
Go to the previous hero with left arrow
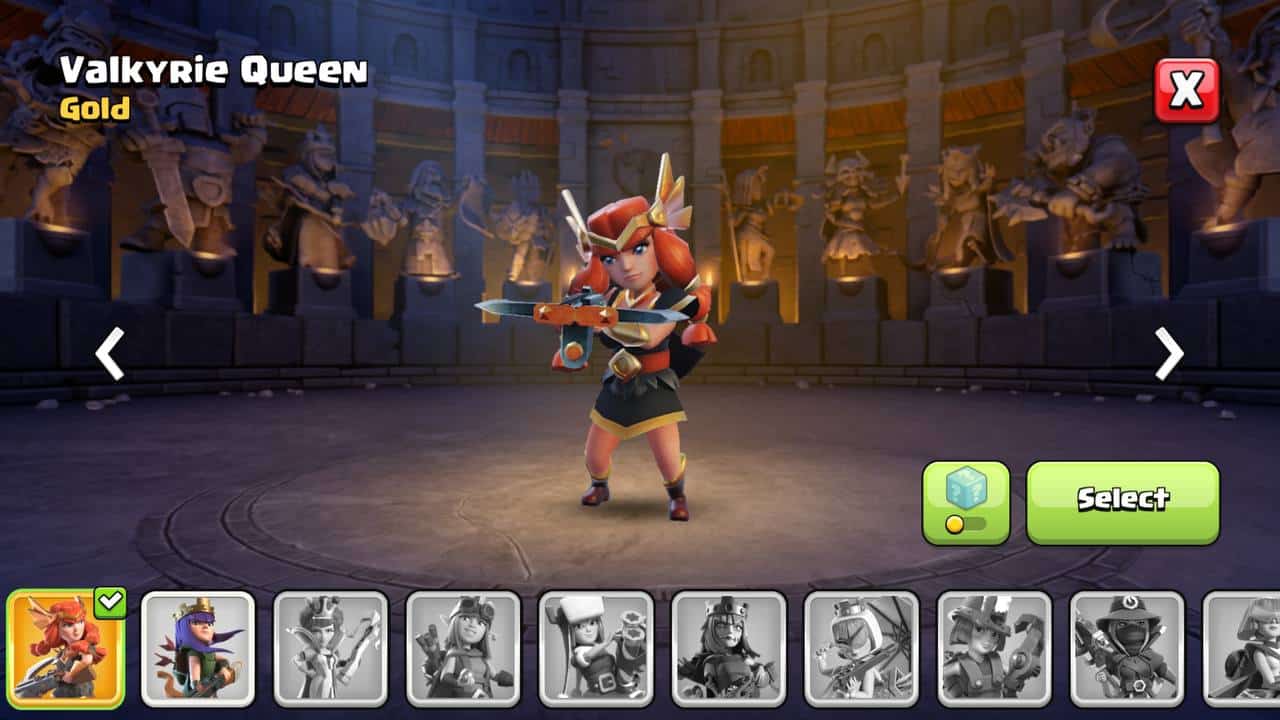pyautogui.click(x=110, y=353)
